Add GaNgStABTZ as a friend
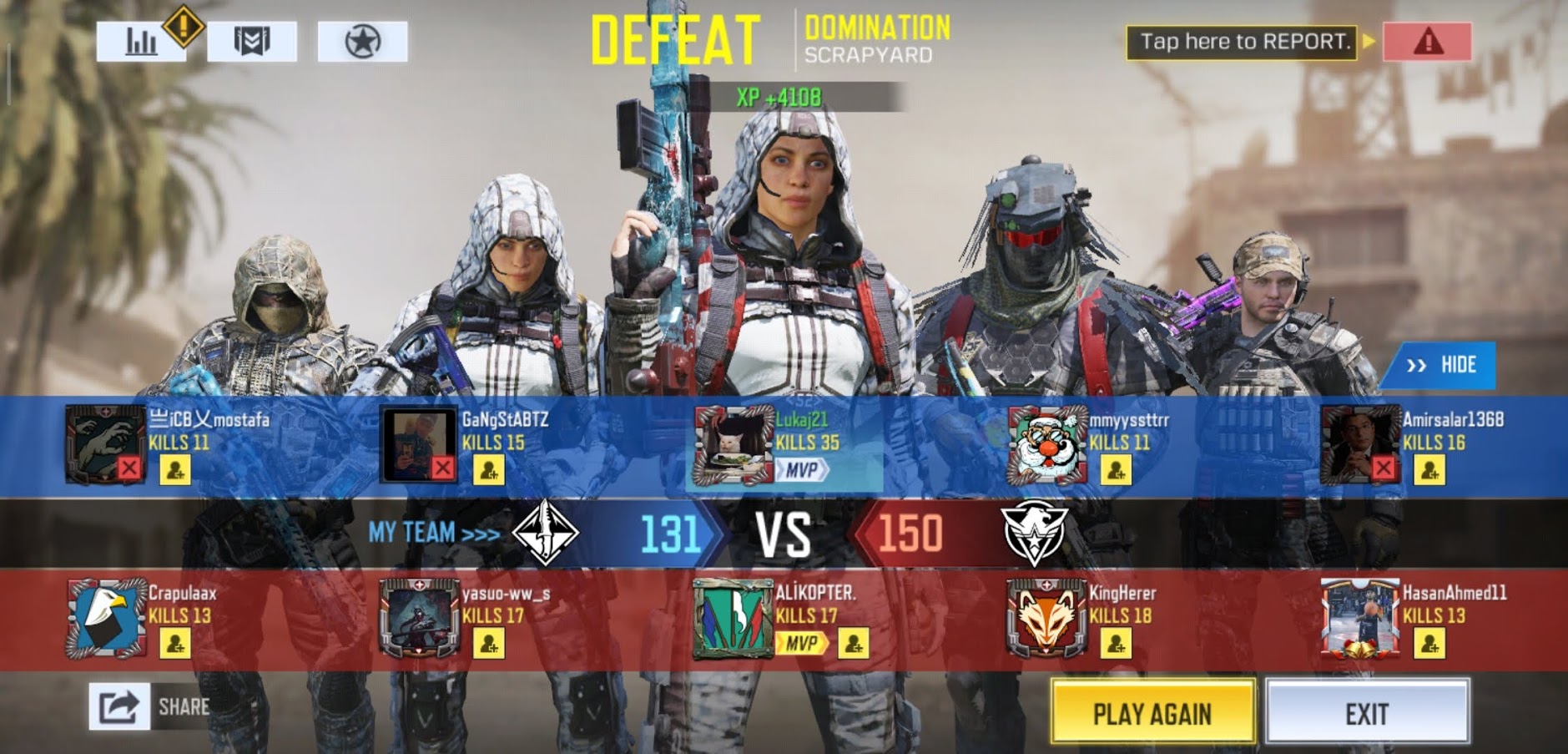This screenshot has width=1568, height=754. click(489, 470)
